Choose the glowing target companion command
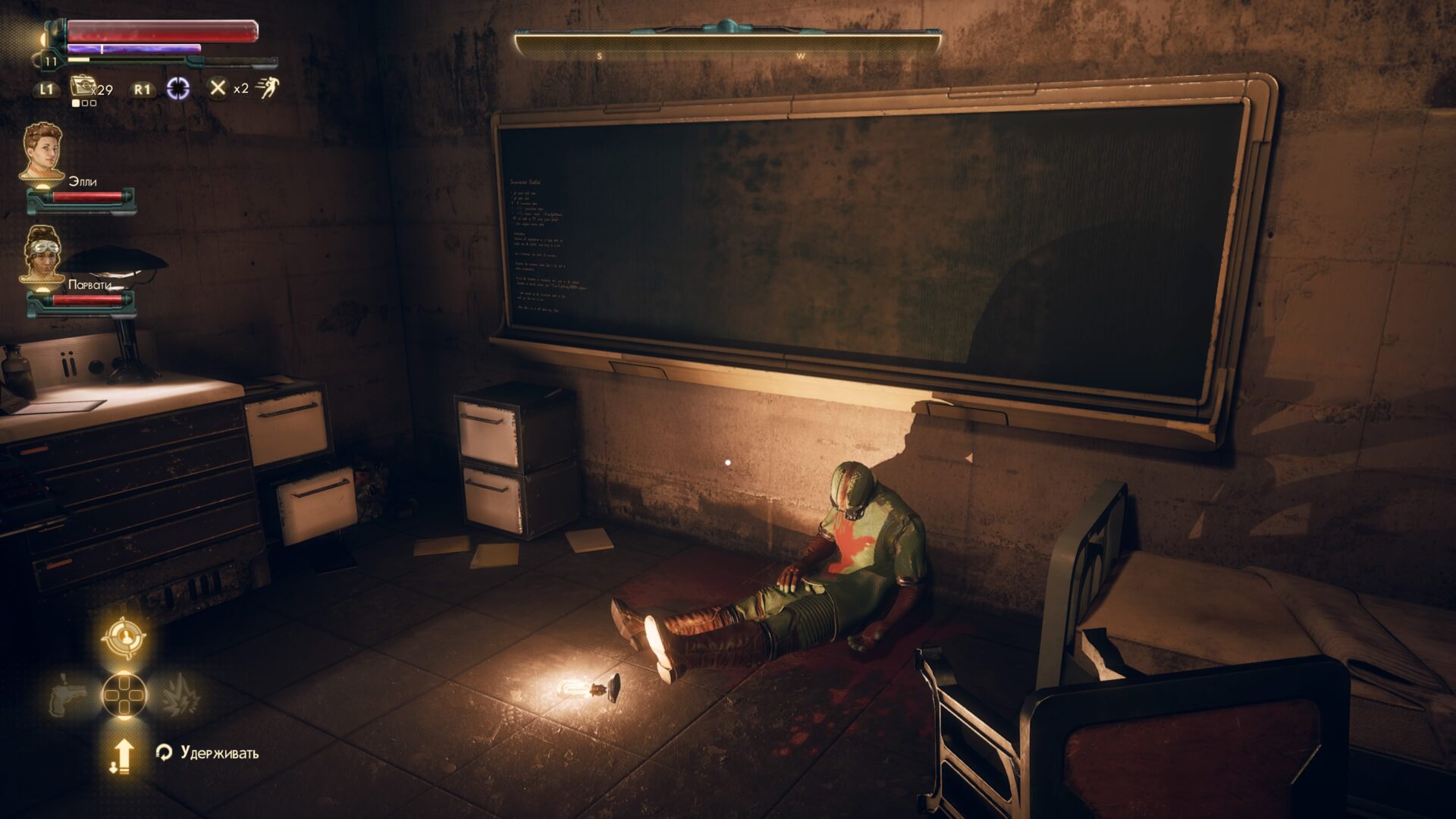The width and height of the screenshot is (1456, 819). point(124,639)
